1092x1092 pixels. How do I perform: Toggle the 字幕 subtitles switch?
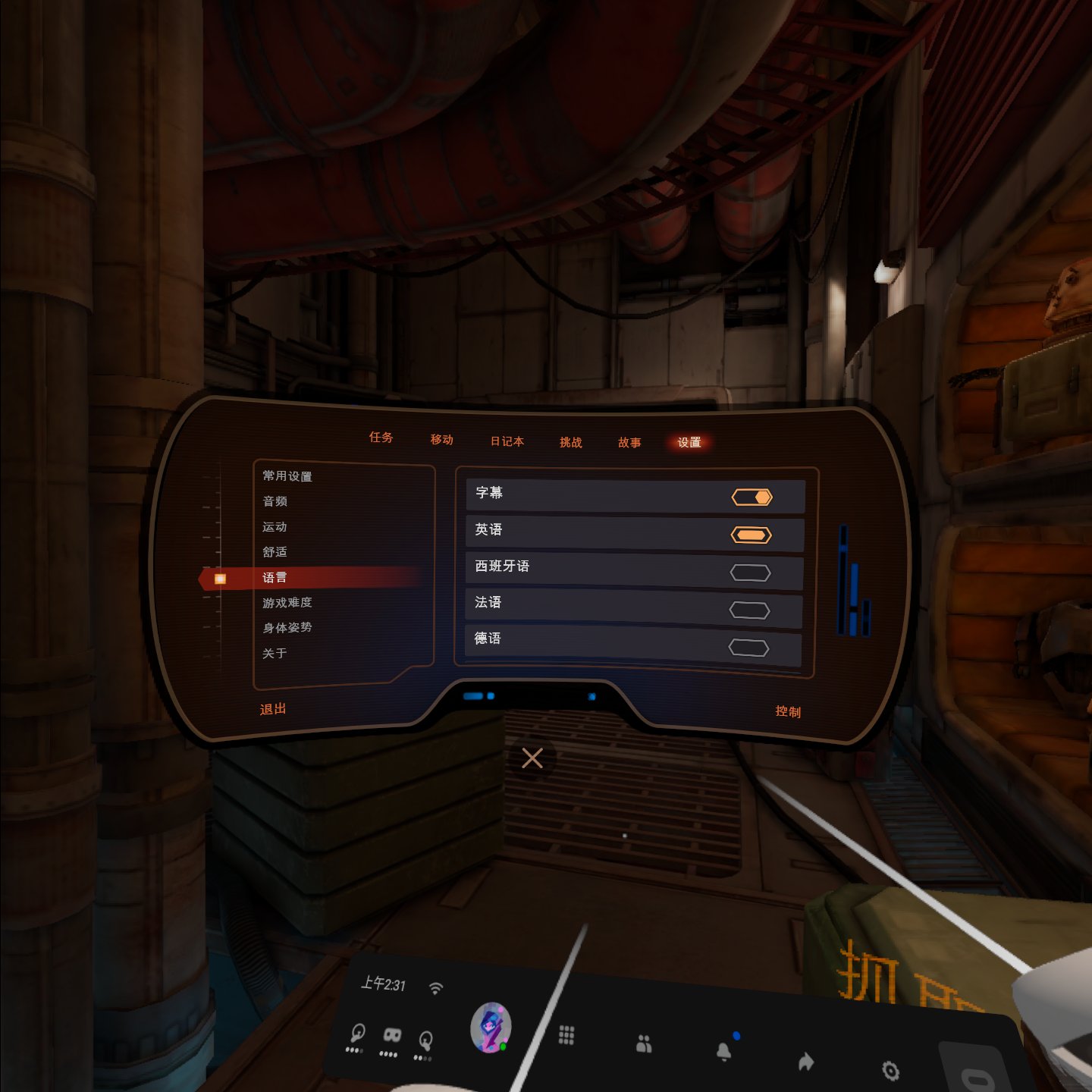point(751,497)
